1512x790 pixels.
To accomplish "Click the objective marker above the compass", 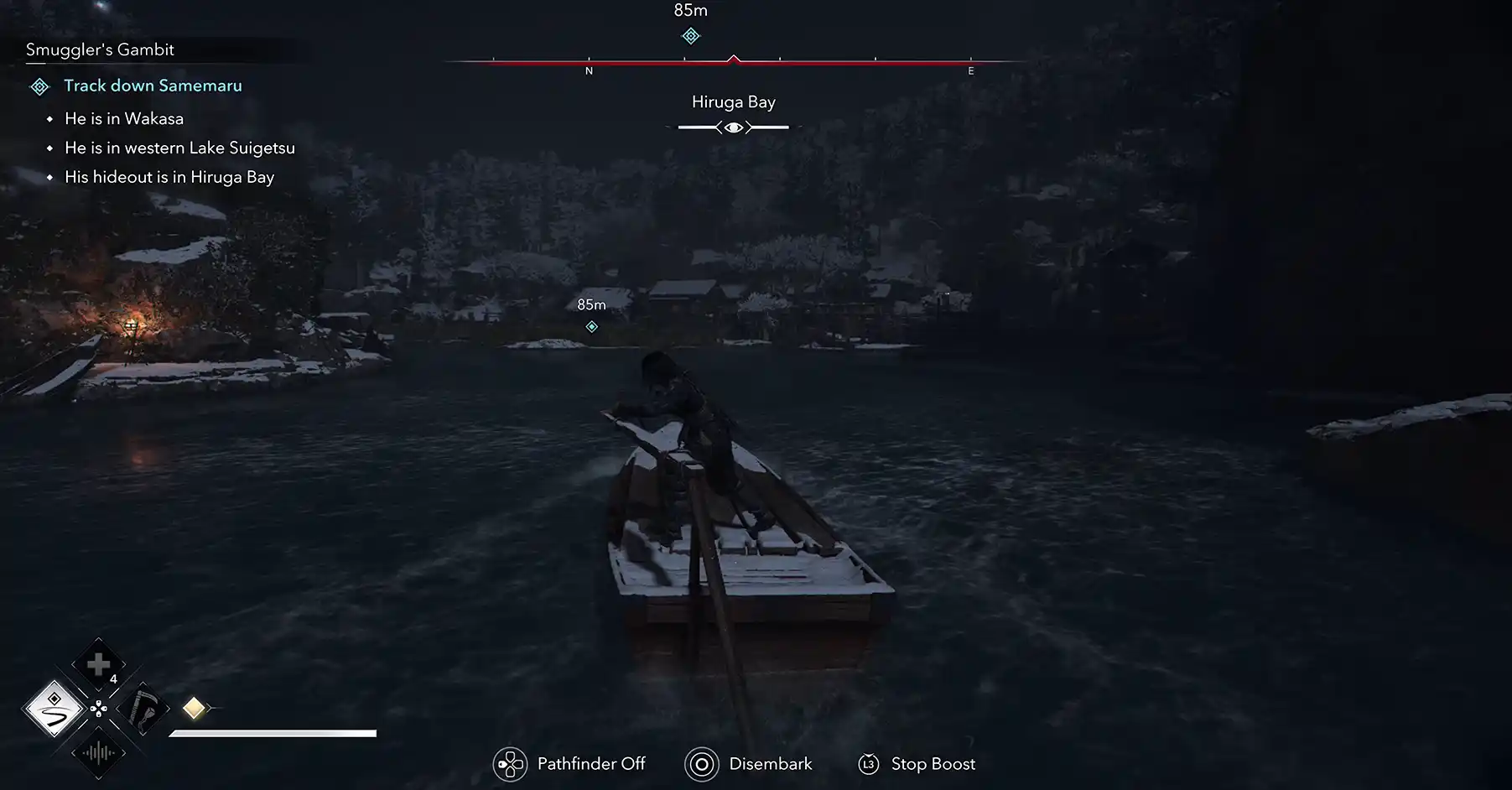I will click(x=690, y=36).
